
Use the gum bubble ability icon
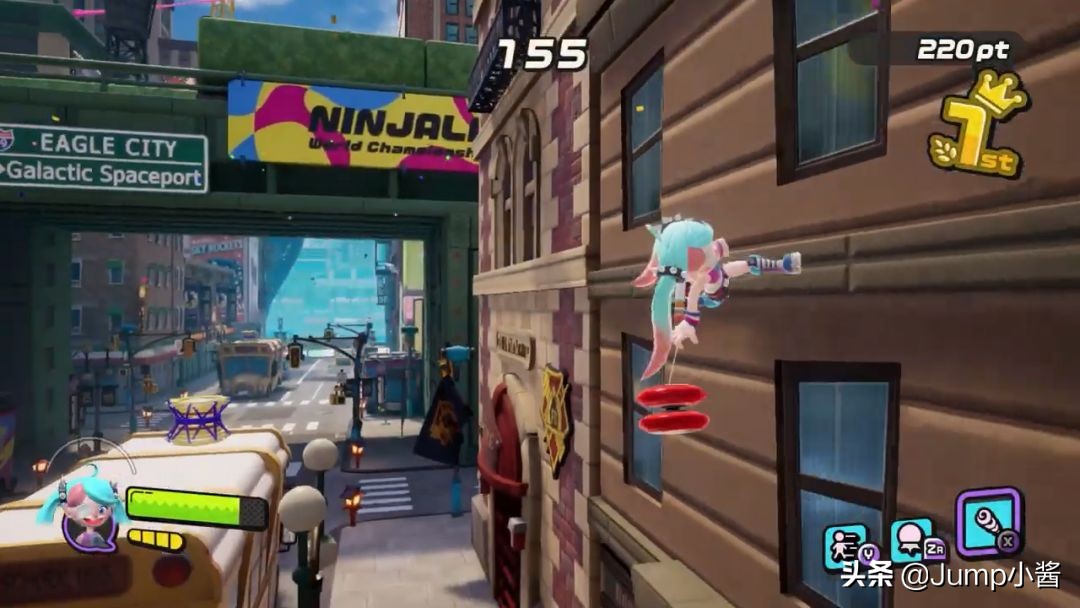[x=912, y=540]
